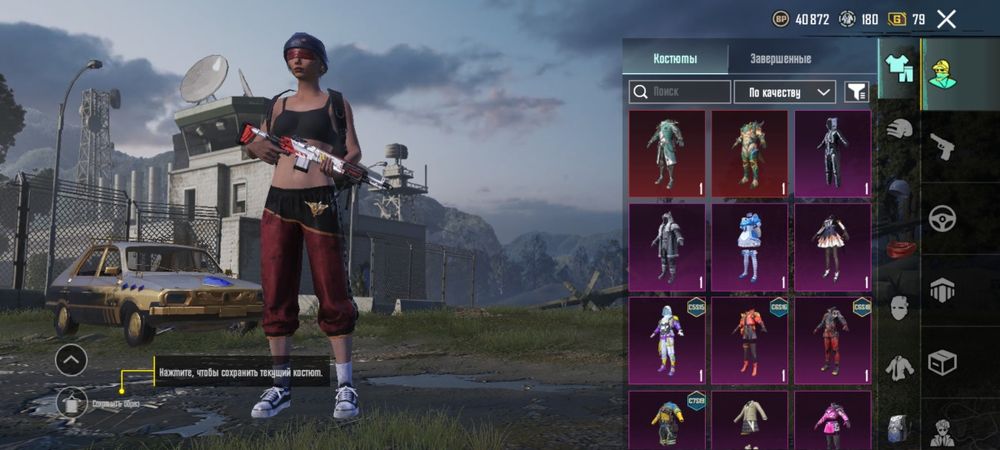
Task: Click the Поиск search field
Action: coord(680,92)
